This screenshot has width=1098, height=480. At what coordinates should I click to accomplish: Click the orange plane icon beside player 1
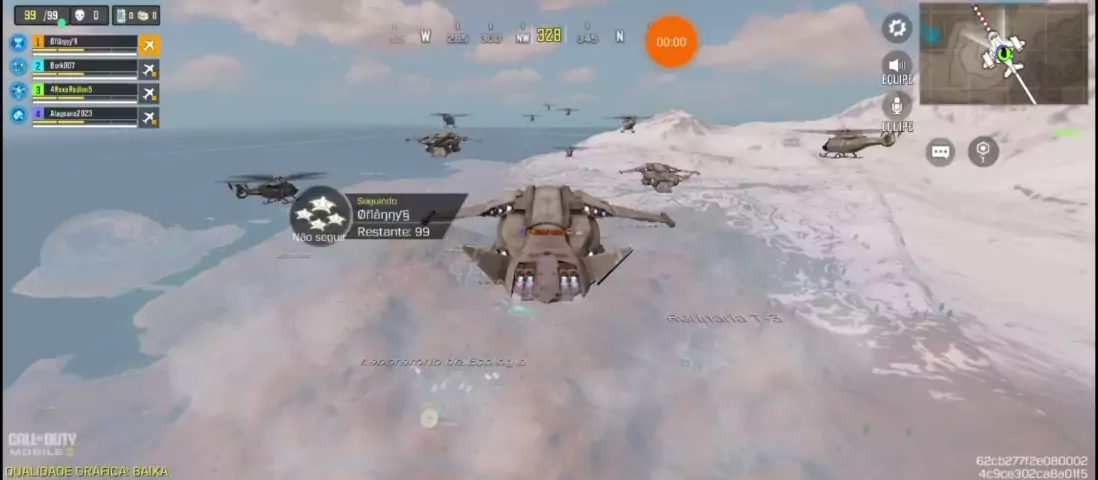(x=149, y=44)
